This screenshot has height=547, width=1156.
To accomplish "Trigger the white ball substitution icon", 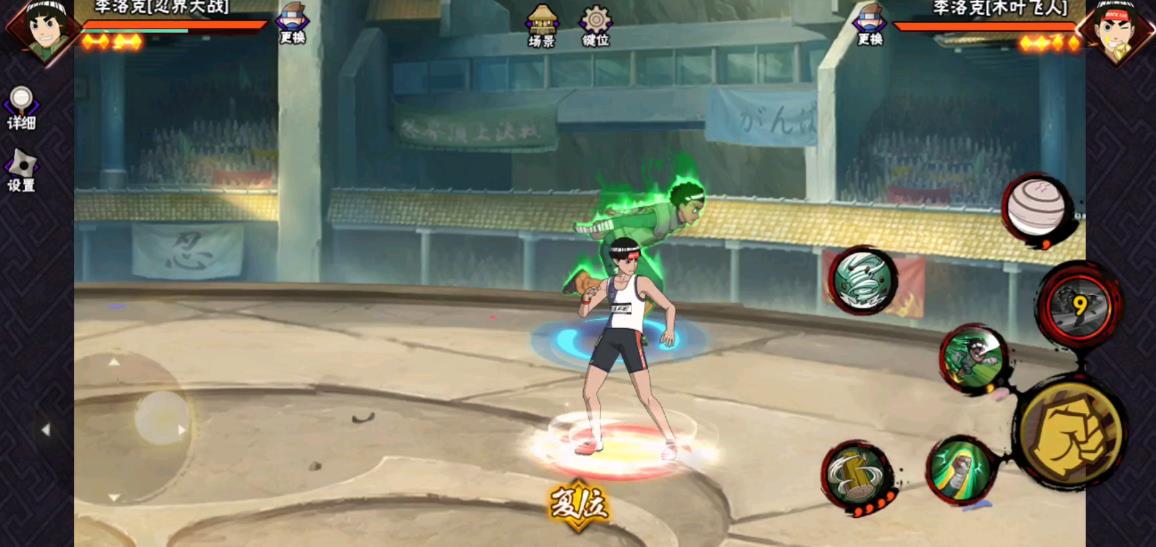I will pos(1037,209).
